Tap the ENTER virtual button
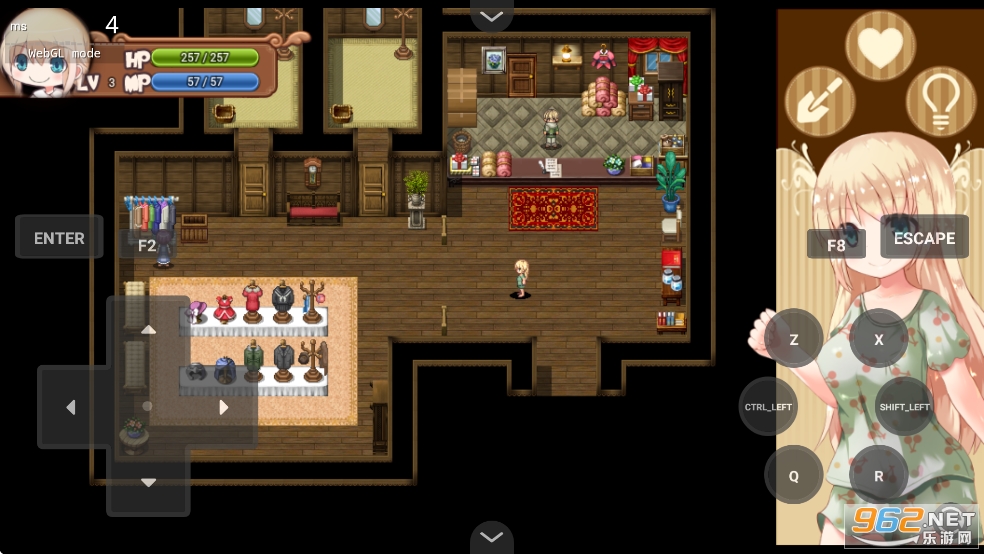This screenshot has height=554, width=984. pos(59,238)
